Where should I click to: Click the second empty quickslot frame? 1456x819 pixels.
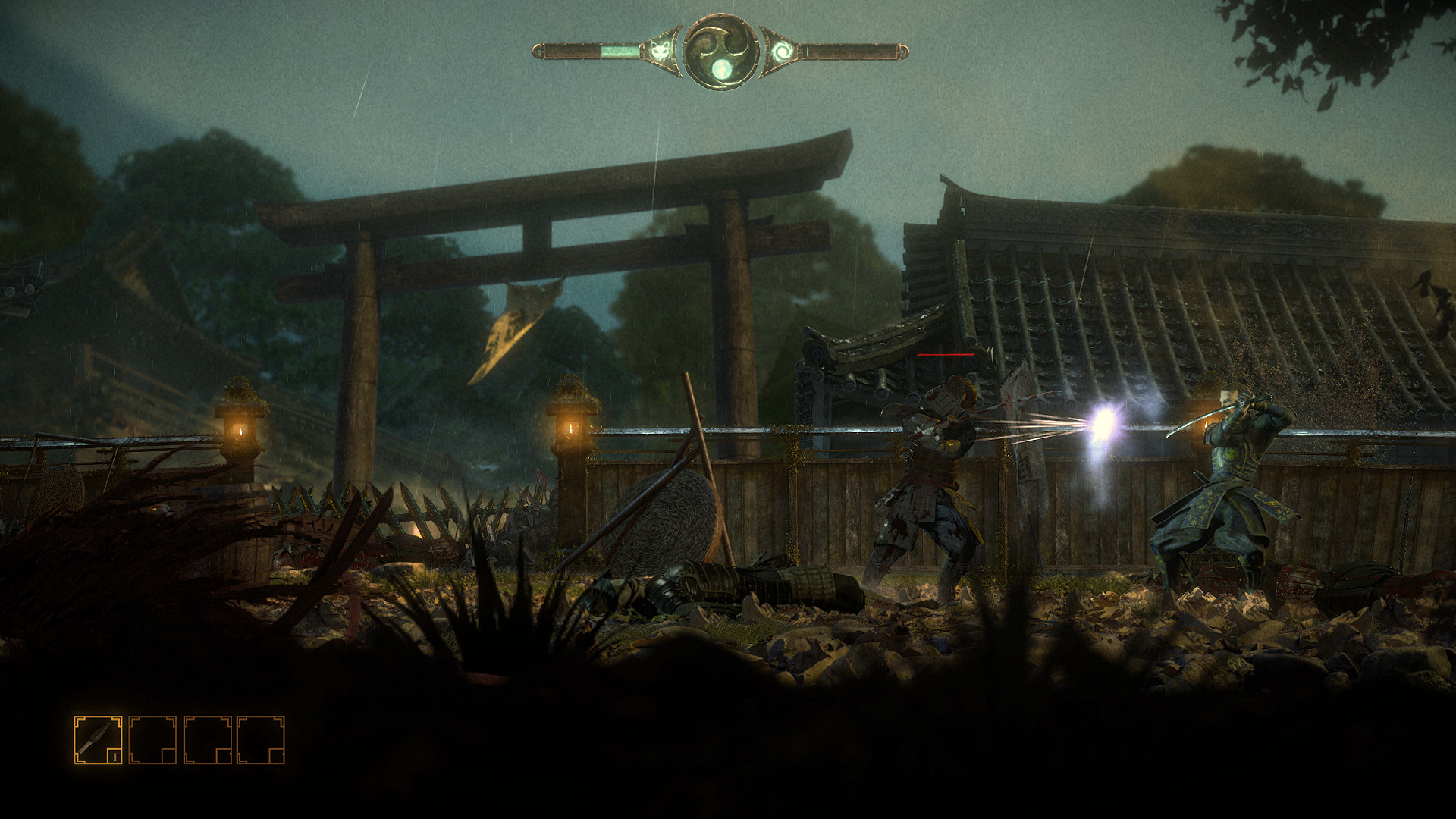tap(152, 740)
